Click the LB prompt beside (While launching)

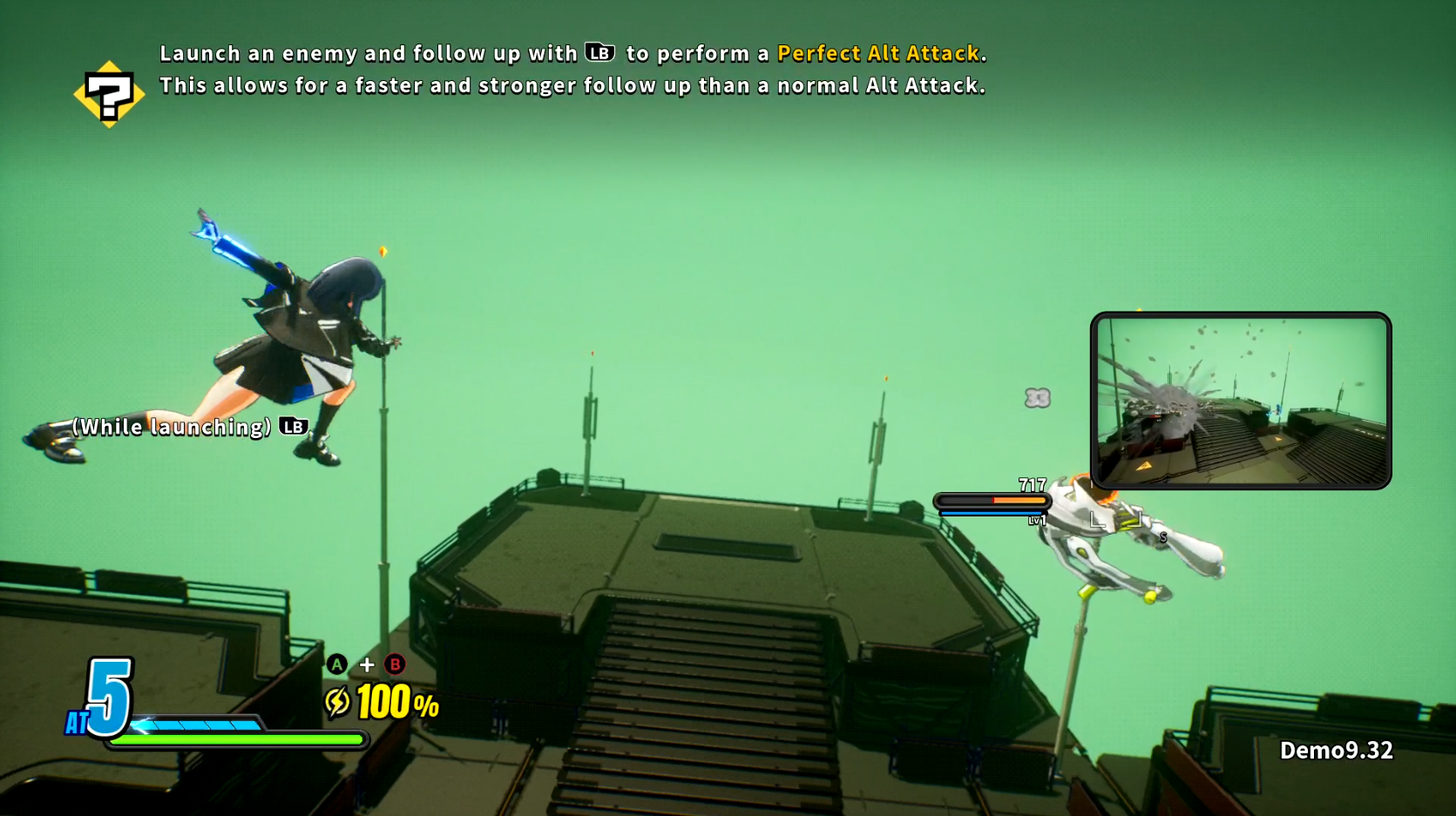click(293, 428)
